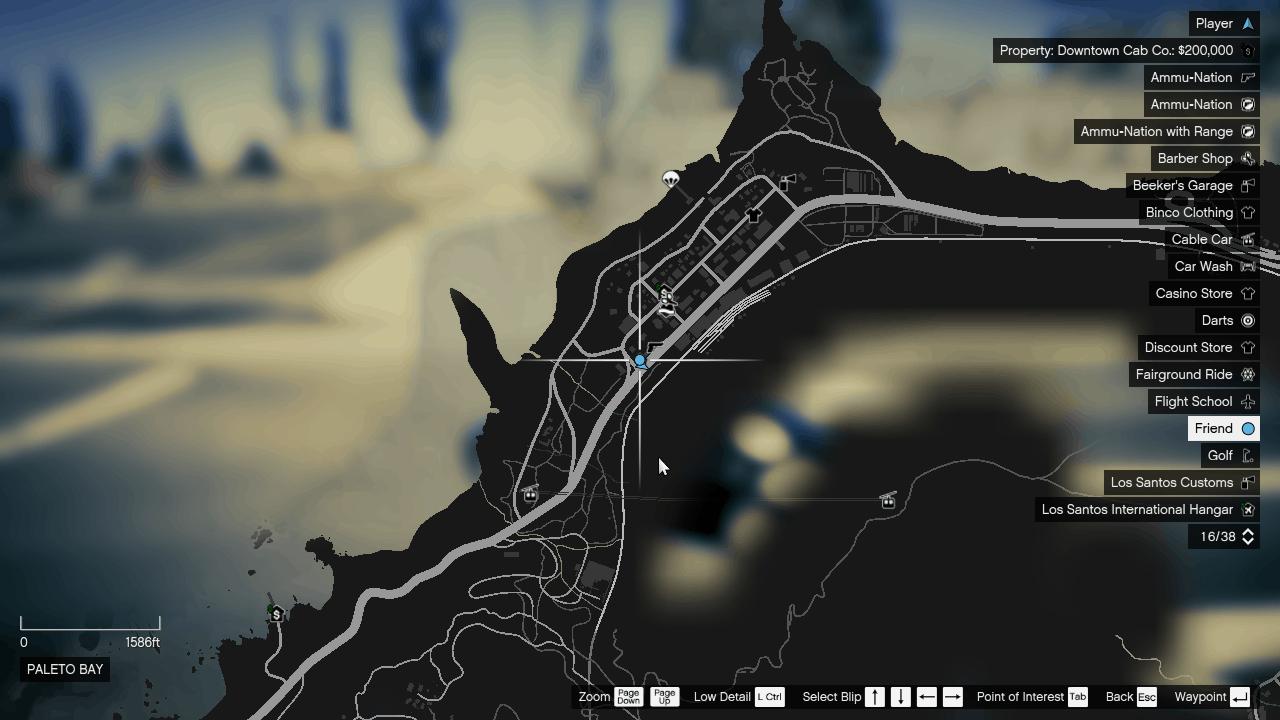
Task: Click the Darts target icon
Action: coord(1247,320)
